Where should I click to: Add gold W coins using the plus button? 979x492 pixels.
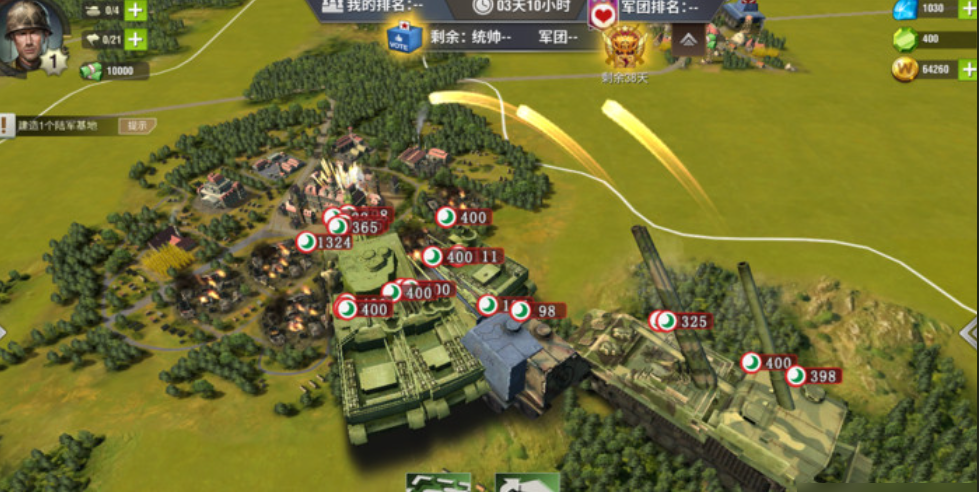[967, 70]
